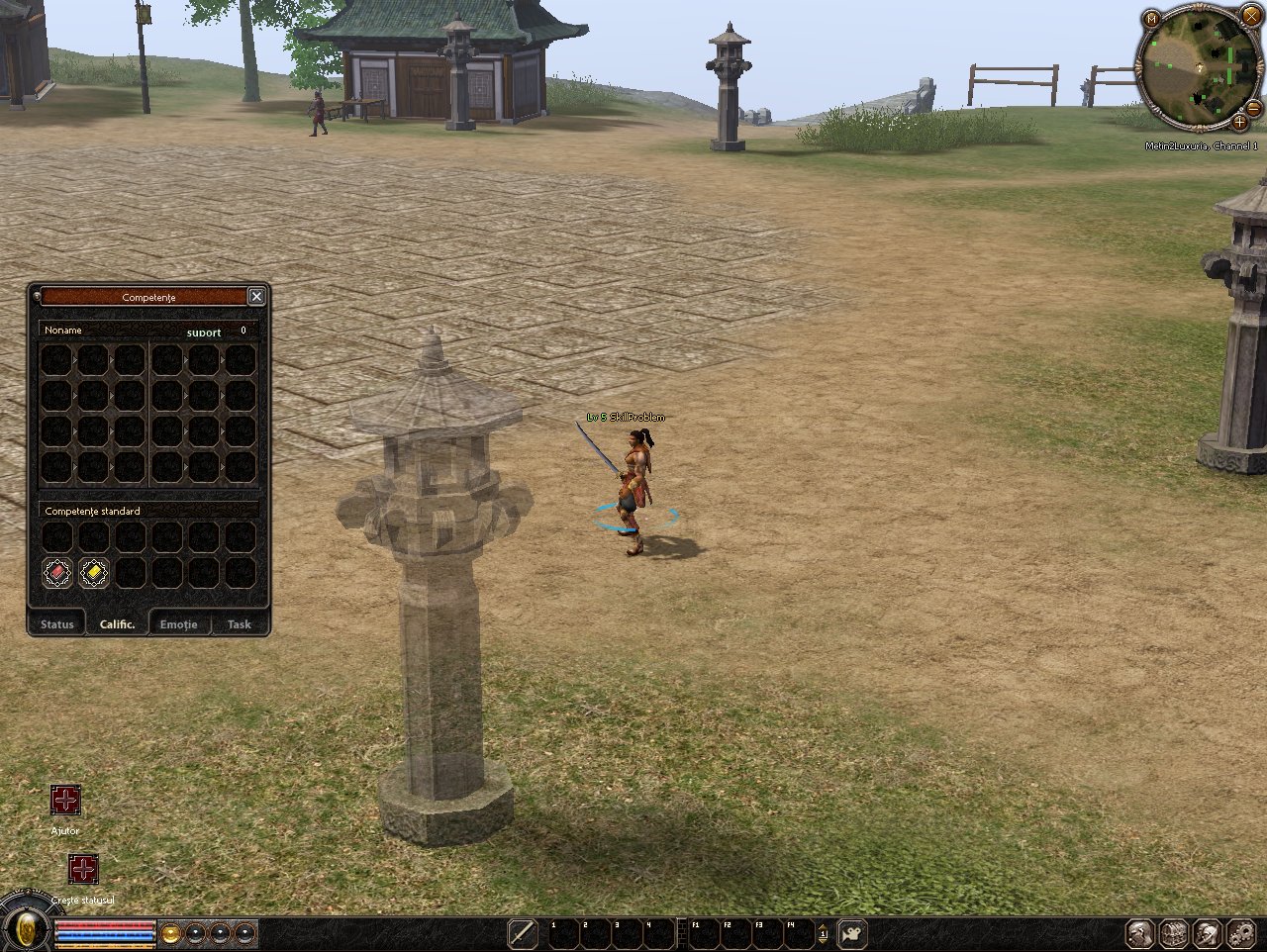Image resolution: width=1267 pixels, height=952 pixels.
Task: Click the sword attack button on taskbar
Action: [x=522, y=933]
